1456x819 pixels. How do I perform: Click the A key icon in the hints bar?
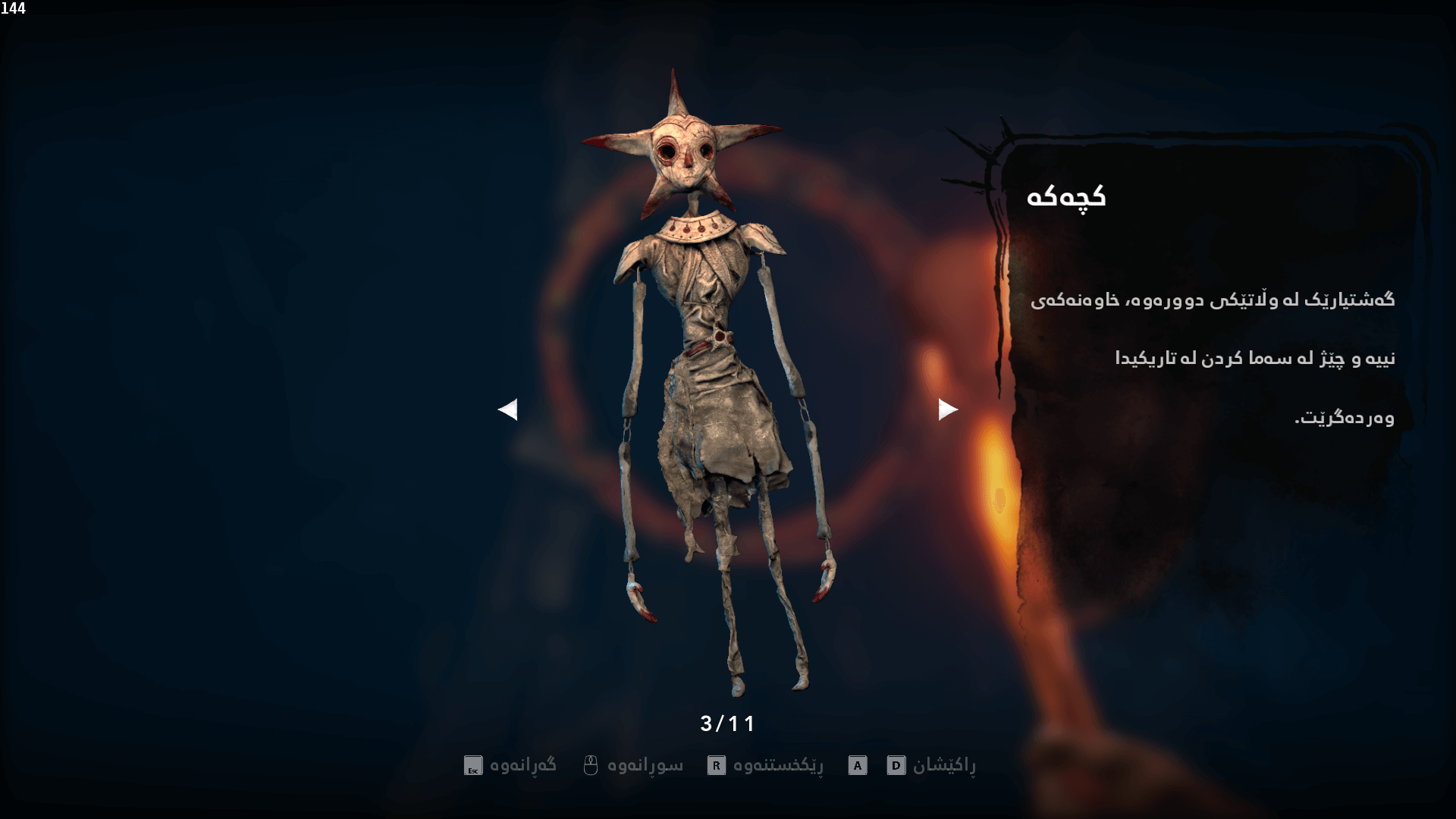coord(857,764)
